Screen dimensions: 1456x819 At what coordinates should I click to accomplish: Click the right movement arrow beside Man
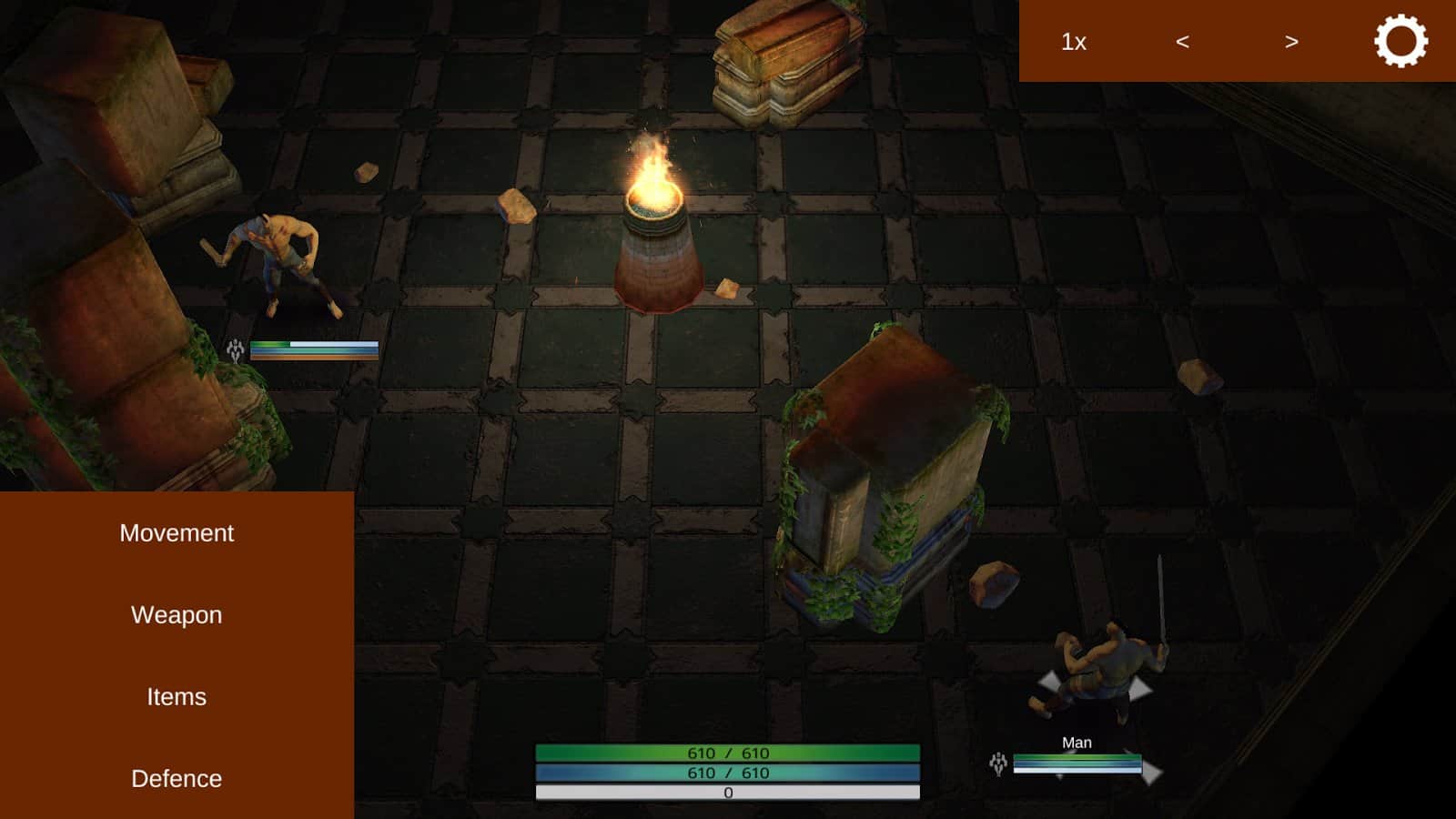tap(1152, 772)
